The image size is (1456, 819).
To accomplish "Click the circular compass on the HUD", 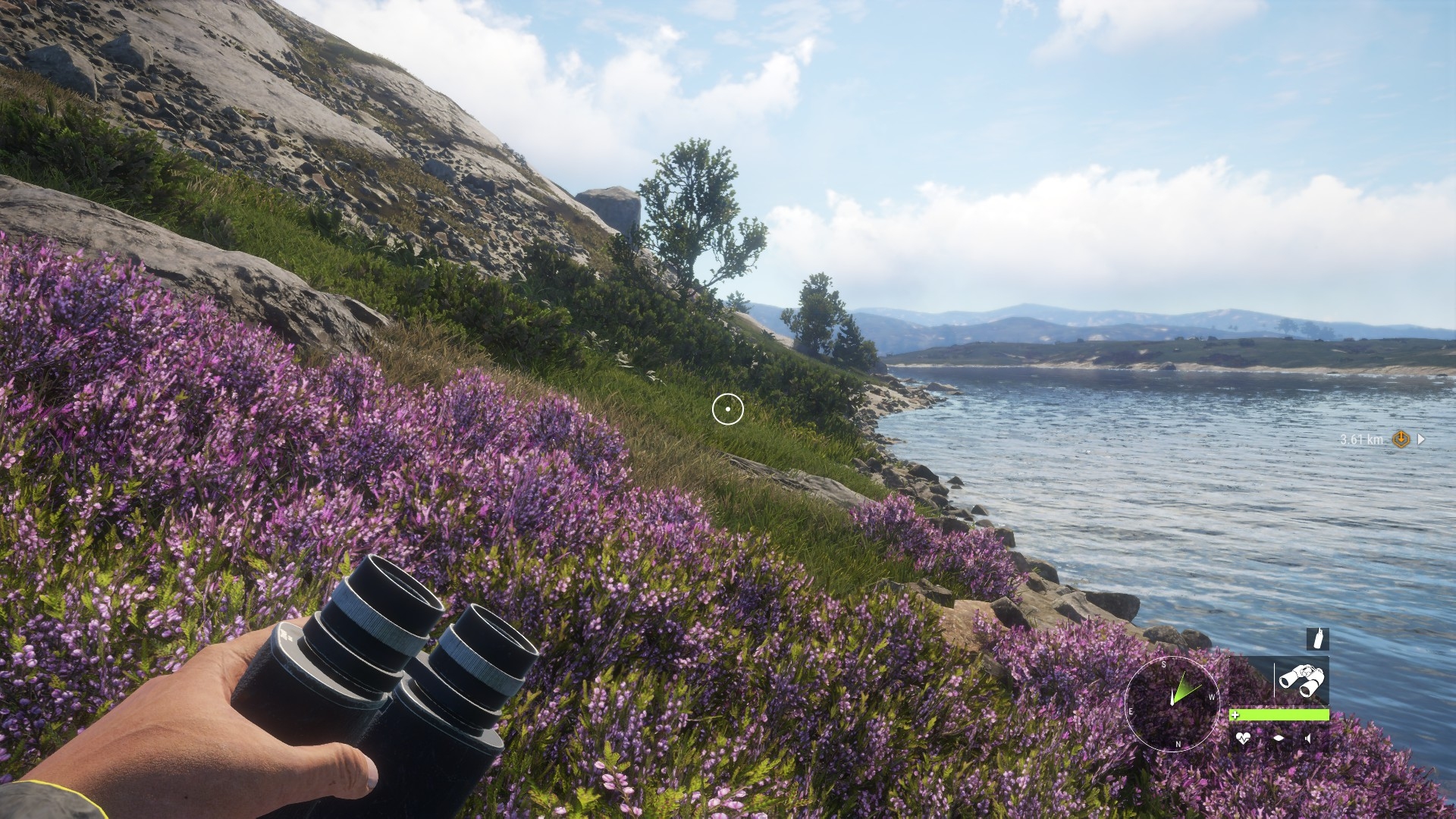I will [1172, 704].
